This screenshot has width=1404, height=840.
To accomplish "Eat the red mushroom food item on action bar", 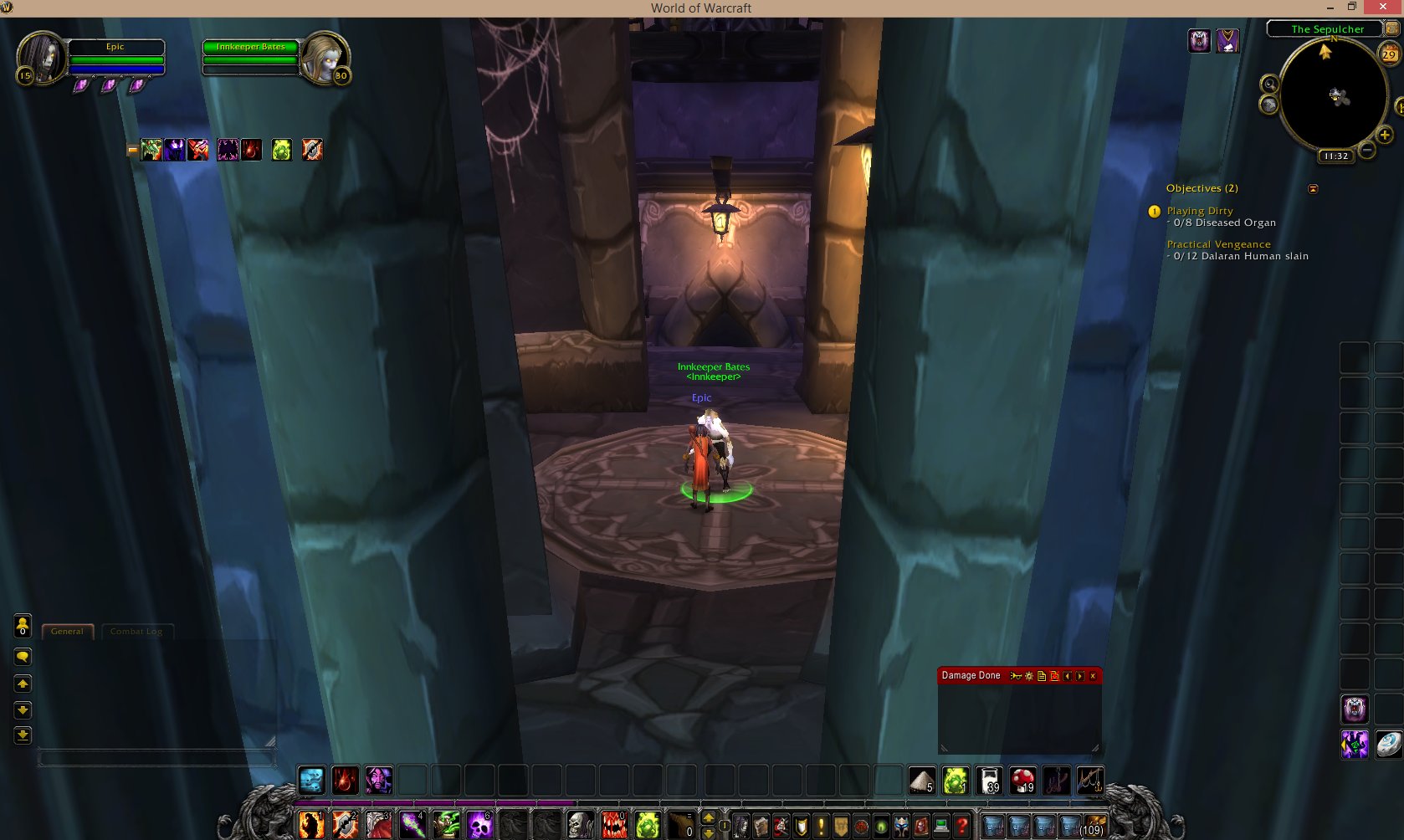I will pos(1022,779).
